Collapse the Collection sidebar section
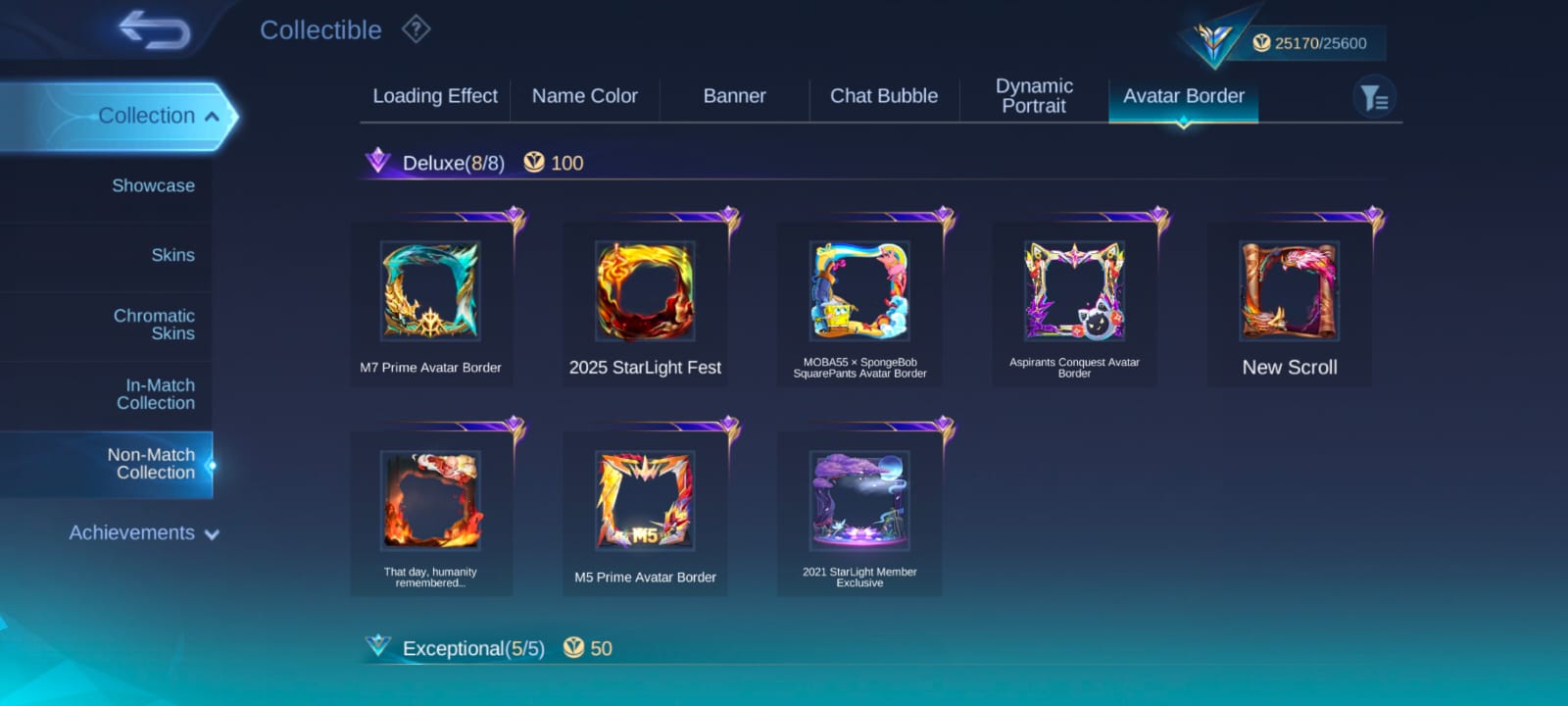 click(x=212, y=117)
